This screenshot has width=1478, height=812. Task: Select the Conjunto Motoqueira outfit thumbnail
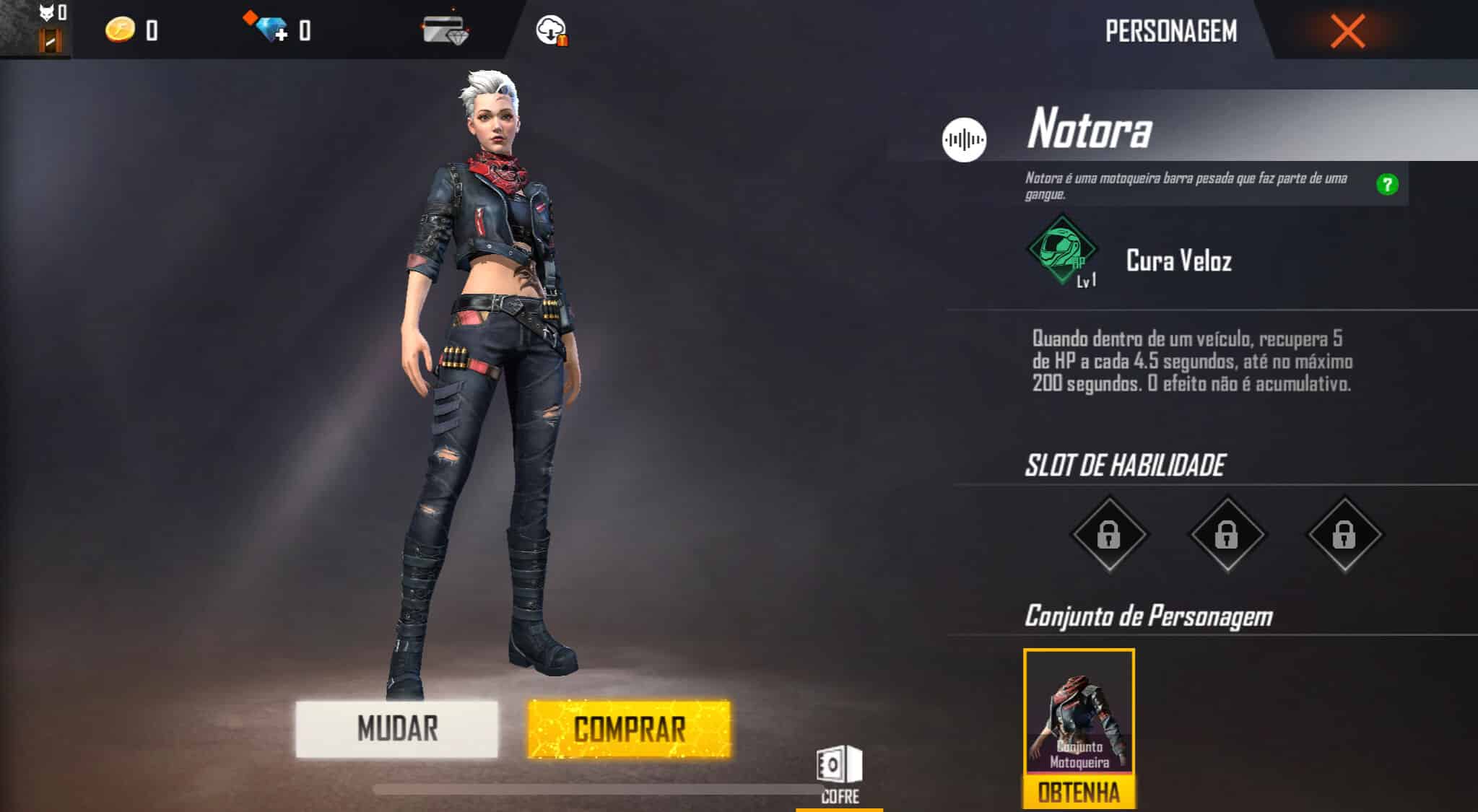(1078, 710)
